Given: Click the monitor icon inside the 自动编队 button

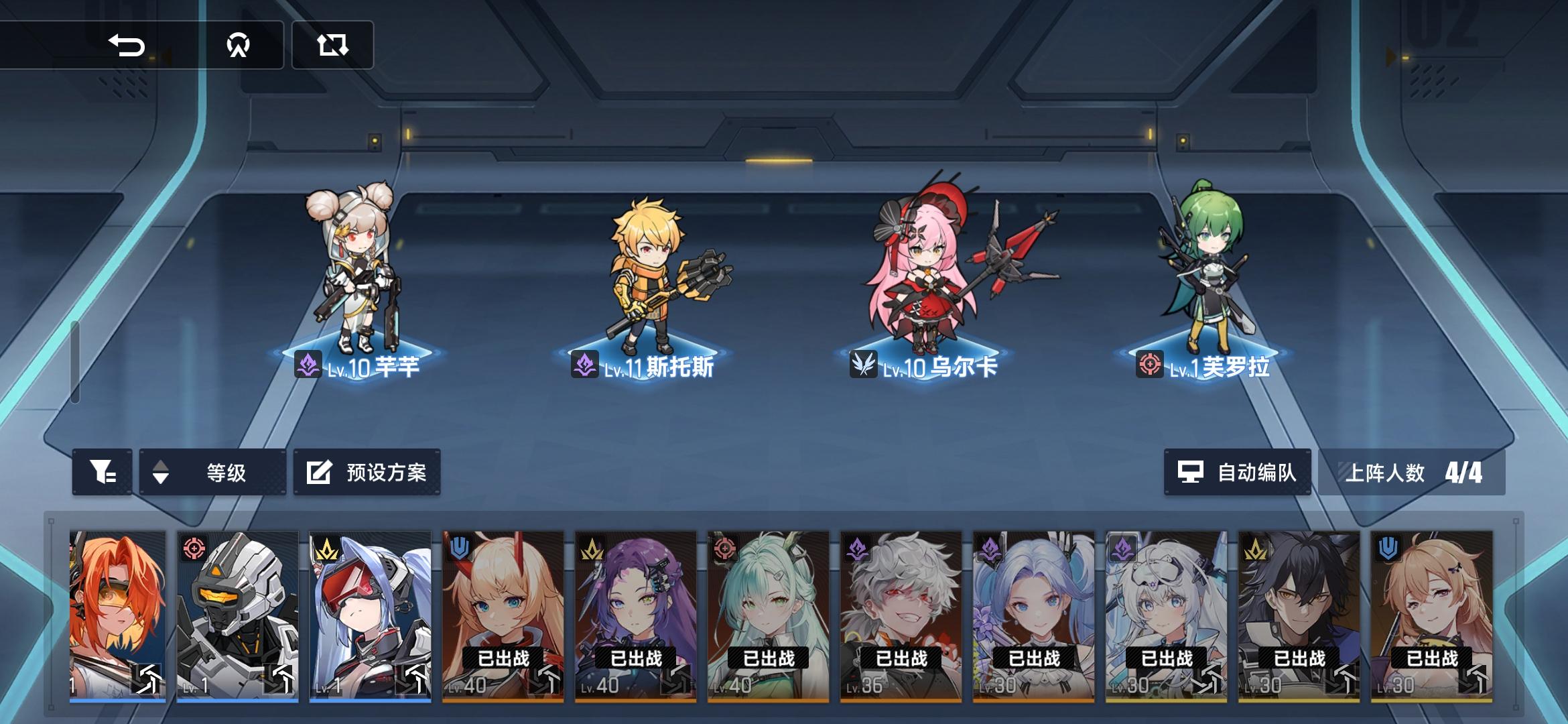Looking at the screenshot, I should [x=1191, y=472].
